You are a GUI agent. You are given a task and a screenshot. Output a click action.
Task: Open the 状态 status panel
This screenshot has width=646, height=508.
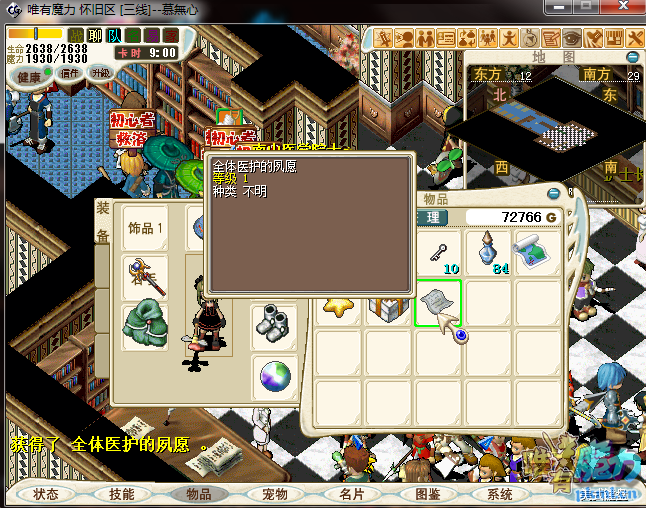coord(47,494)
